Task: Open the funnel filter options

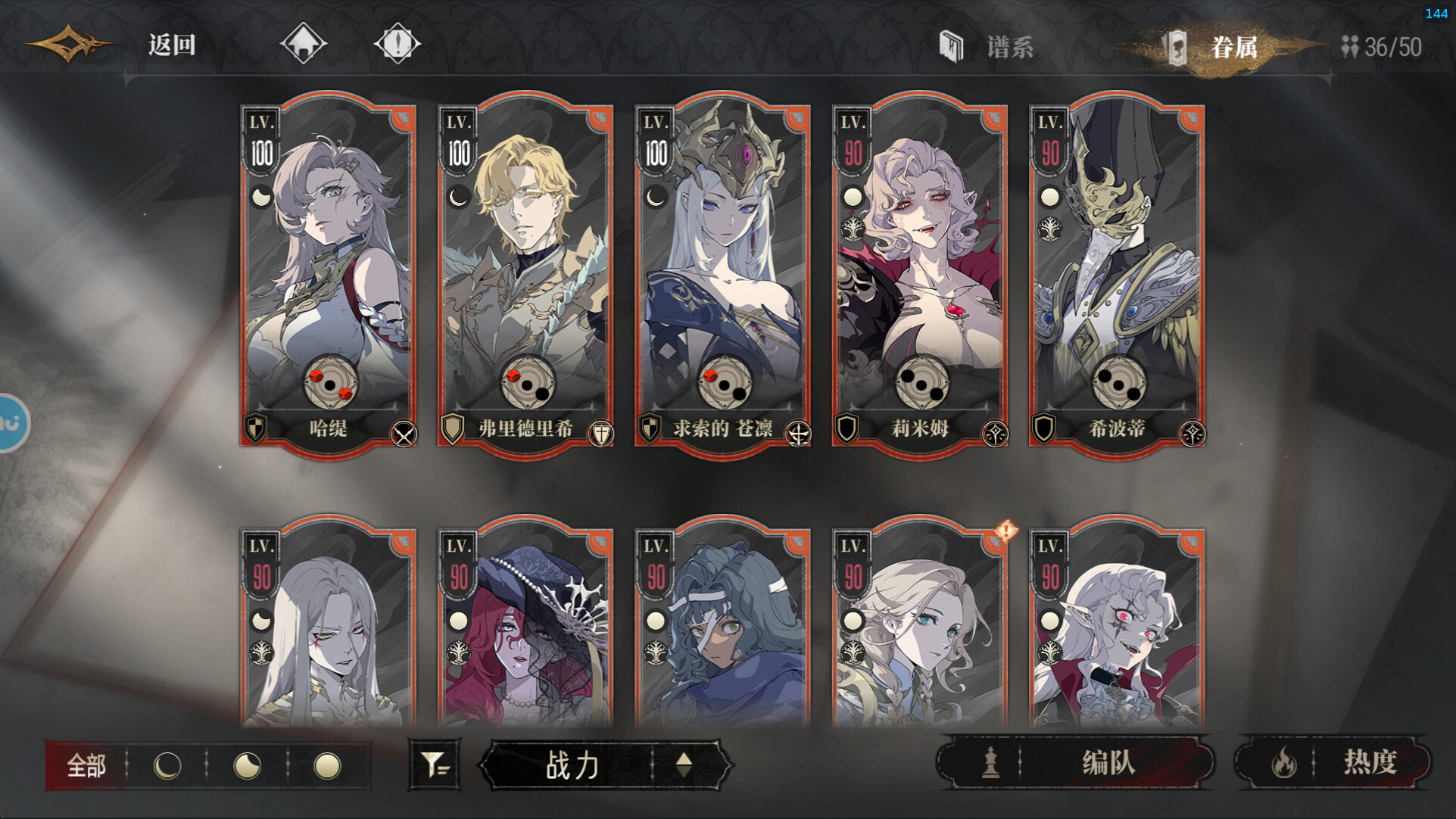Action: pyautogui.click(x=435, y=765)
